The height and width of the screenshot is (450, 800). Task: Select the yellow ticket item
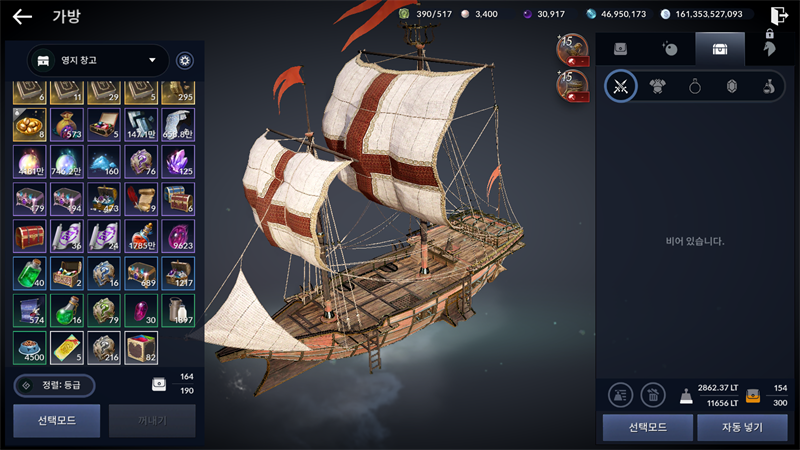coord(68,346)
